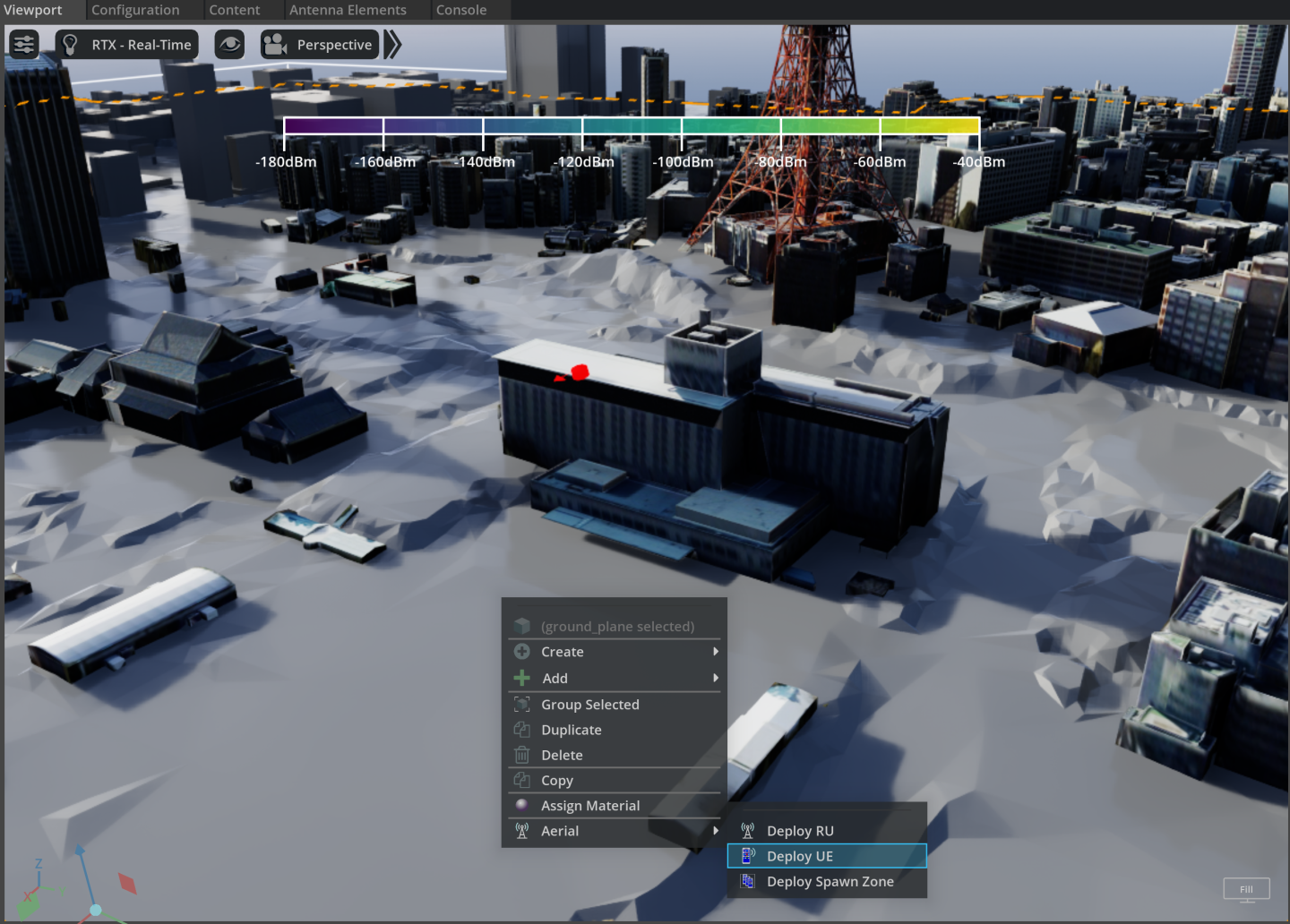Choose Group Selected from context menu
The height and width of the screenshot is (924, 1290).
590,705
